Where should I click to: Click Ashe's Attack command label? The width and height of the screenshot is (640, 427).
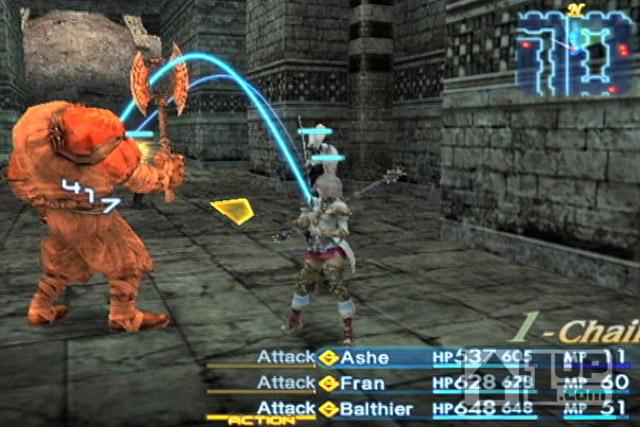click(x=286, y=357)
